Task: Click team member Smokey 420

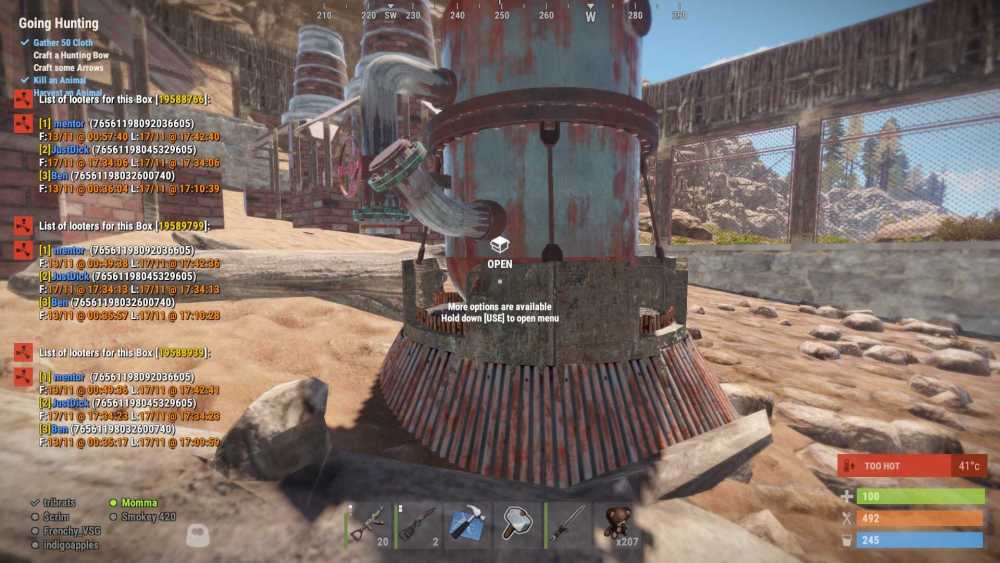Action: click(x=147, y=517)
